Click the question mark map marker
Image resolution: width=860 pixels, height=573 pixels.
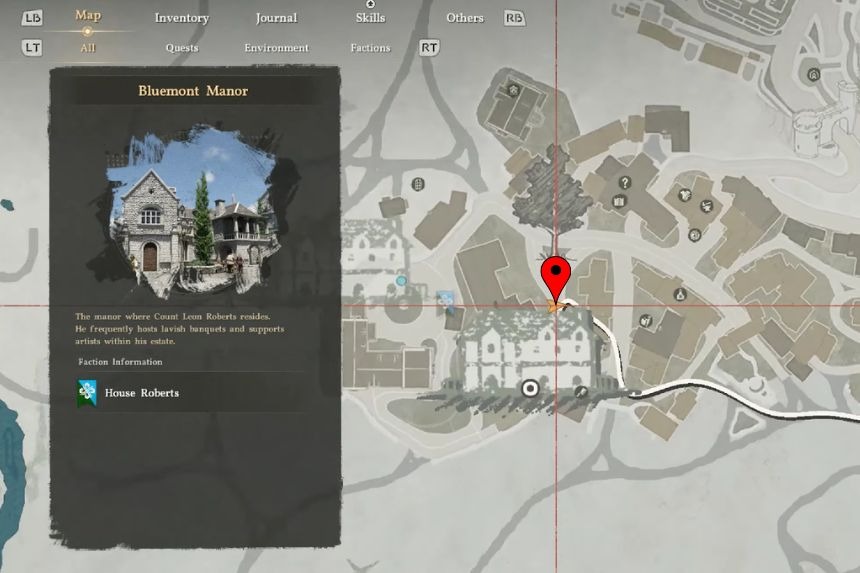click(625, 182)
